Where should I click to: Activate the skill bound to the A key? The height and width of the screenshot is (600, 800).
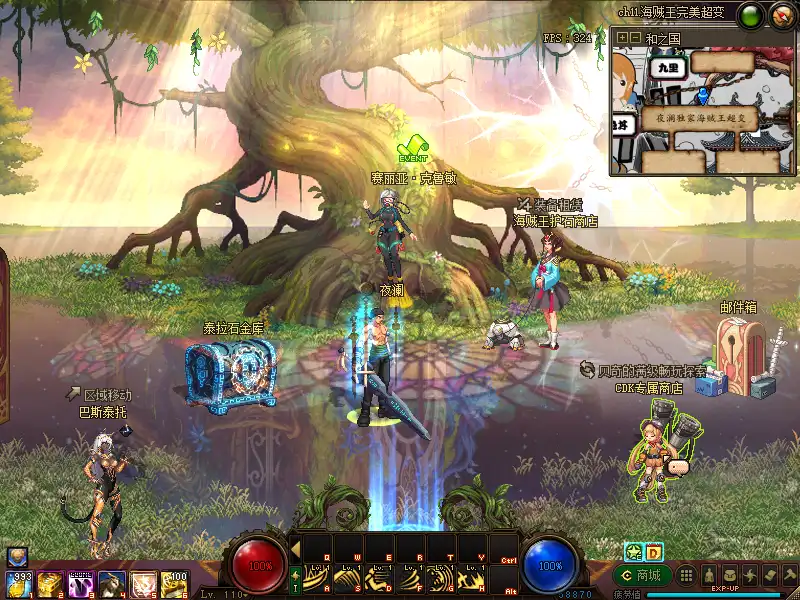click(318, 578)
